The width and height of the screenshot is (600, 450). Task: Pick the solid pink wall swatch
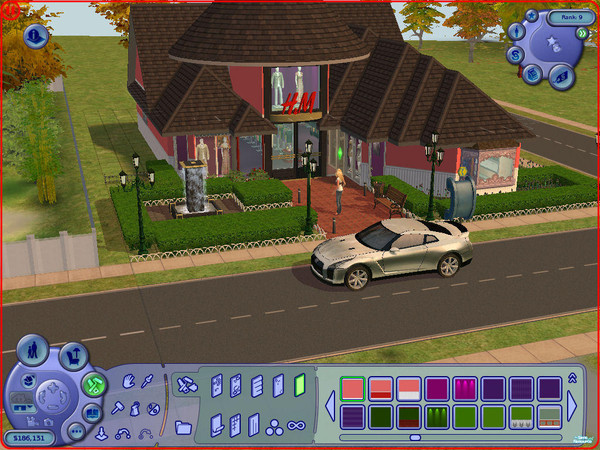pos(352,388)
